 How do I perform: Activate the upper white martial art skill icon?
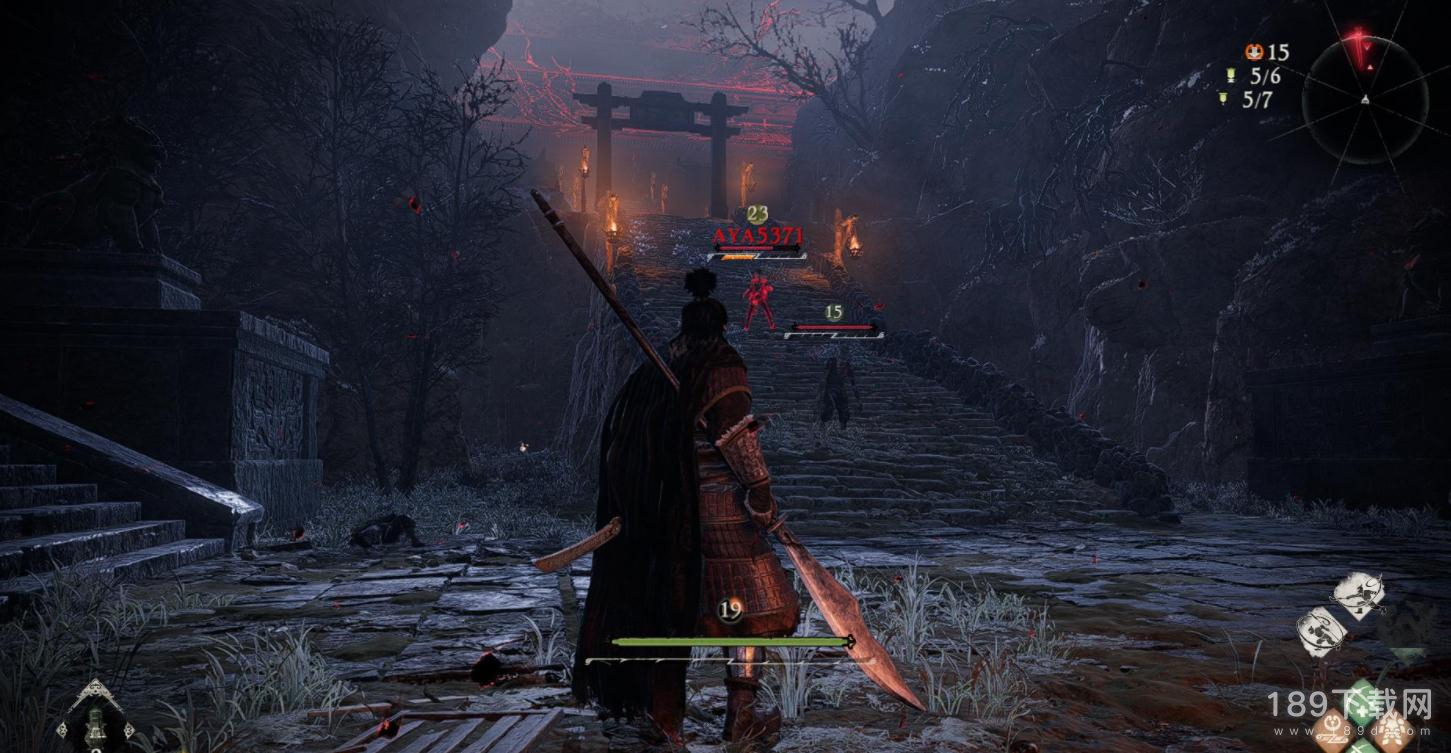click(x=1360, y=594)
